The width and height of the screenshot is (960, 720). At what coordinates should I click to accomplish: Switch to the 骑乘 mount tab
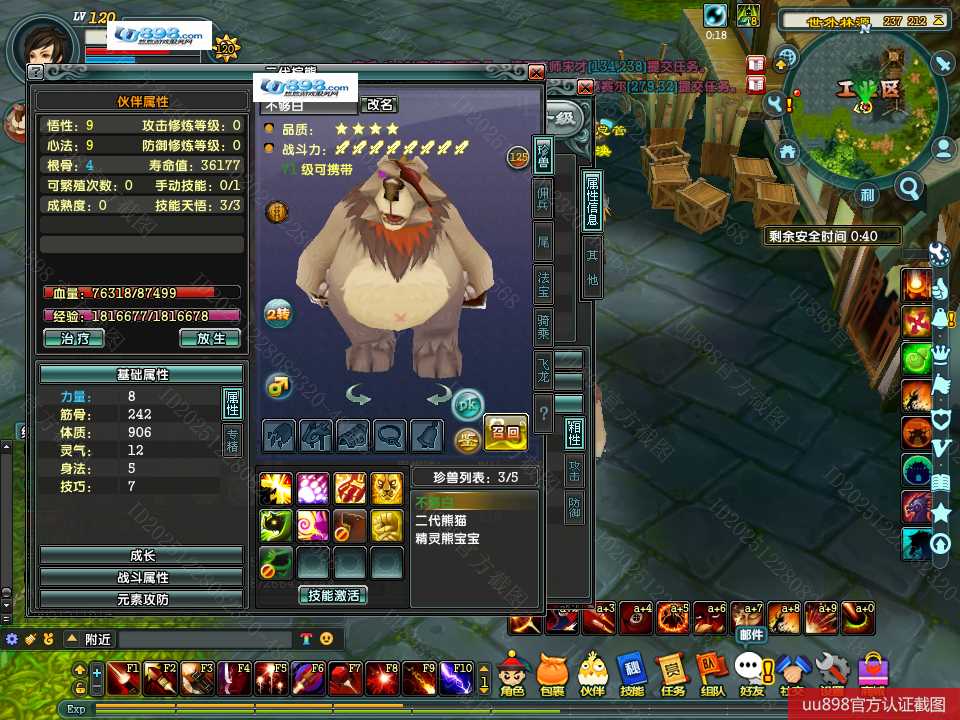[x=544, y=322]
